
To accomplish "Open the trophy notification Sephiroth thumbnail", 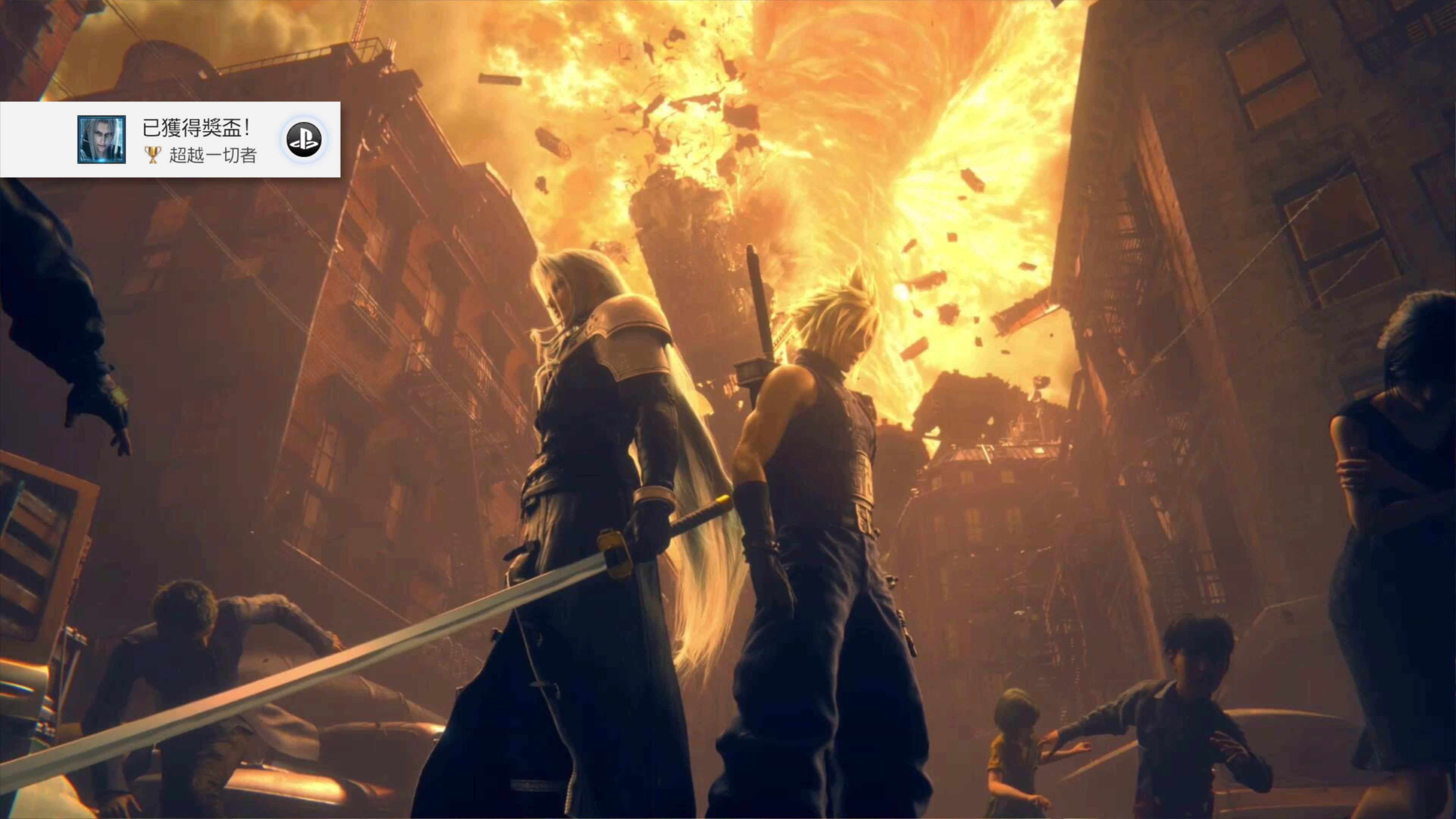I will (102, 140).
